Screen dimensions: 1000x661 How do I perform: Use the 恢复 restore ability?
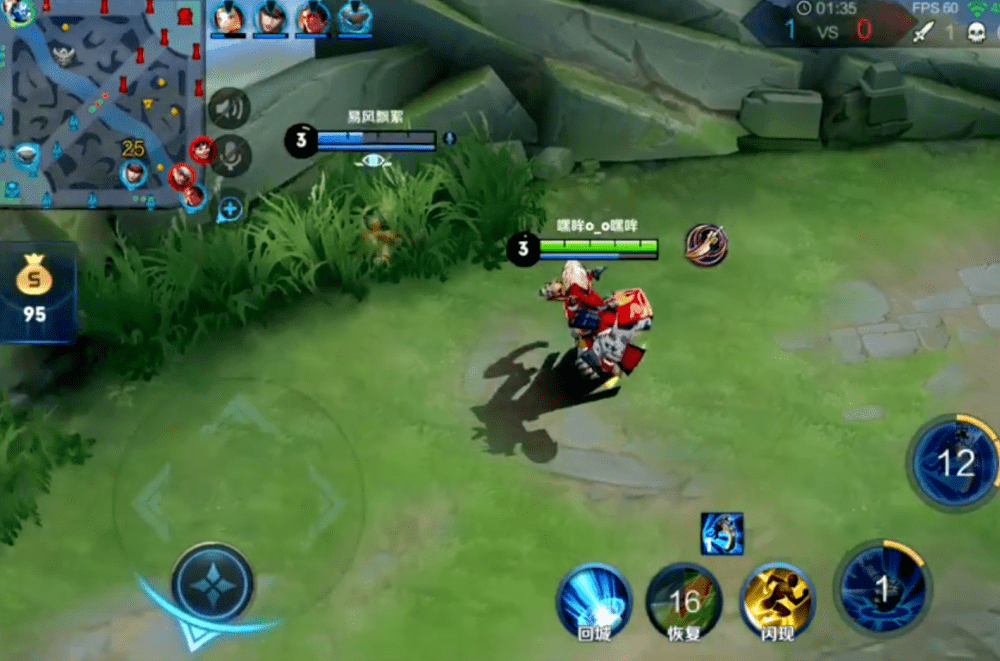point(684,601)
